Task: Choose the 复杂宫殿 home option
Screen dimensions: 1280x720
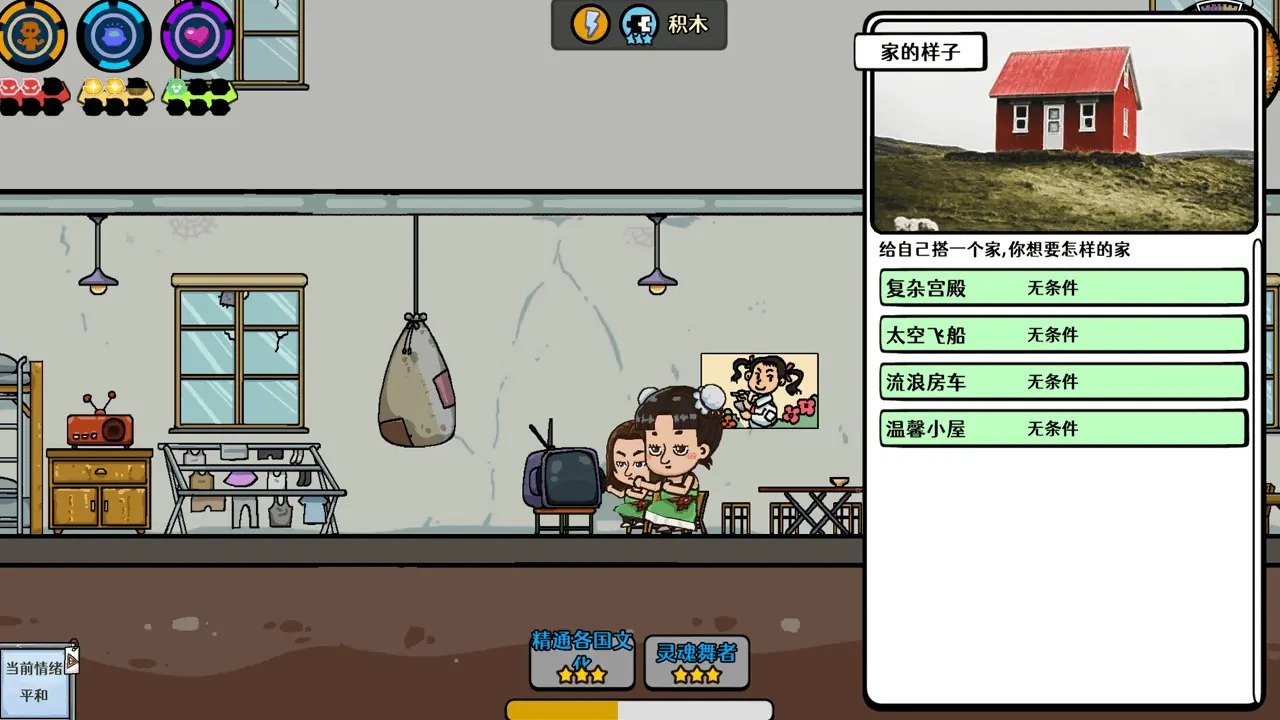Action: click(x=1062, y=287)
